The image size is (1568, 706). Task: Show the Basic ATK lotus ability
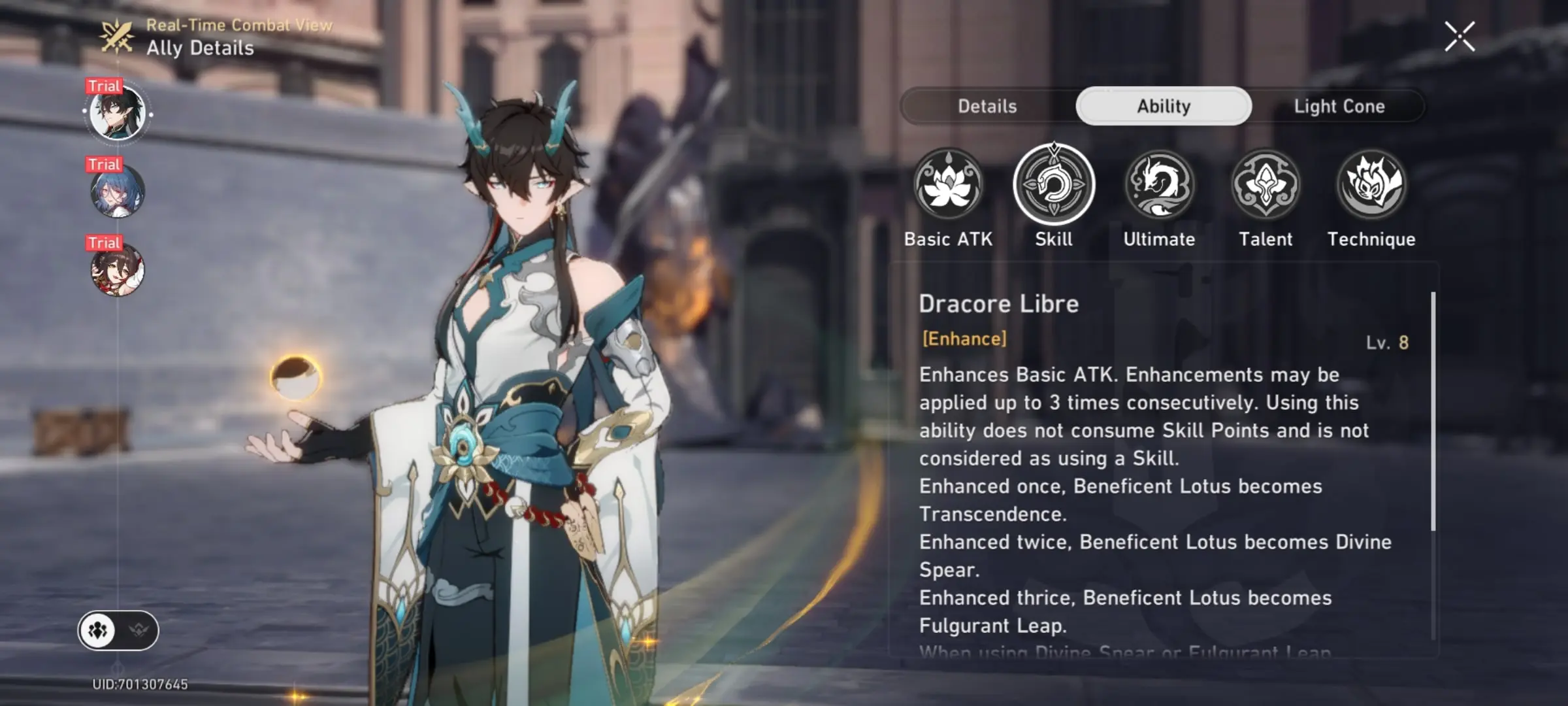[x=948, y=184]
